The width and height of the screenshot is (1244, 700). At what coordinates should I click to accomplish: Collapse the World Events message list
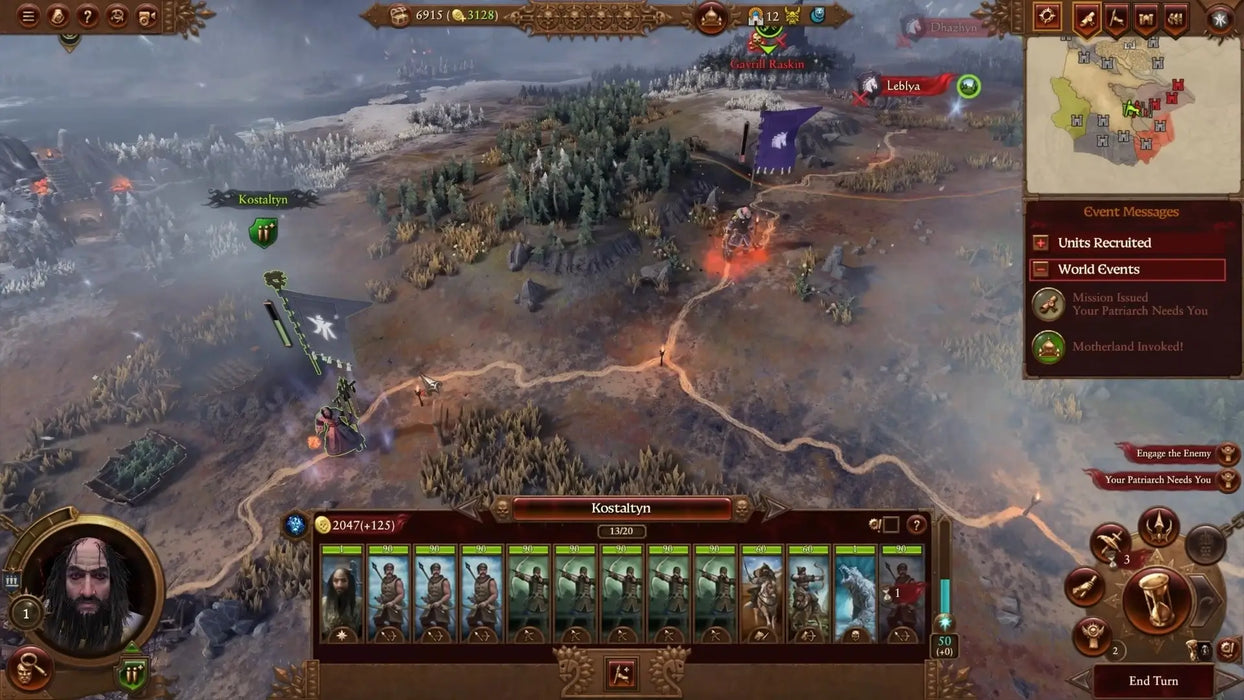pos(1041,269)
